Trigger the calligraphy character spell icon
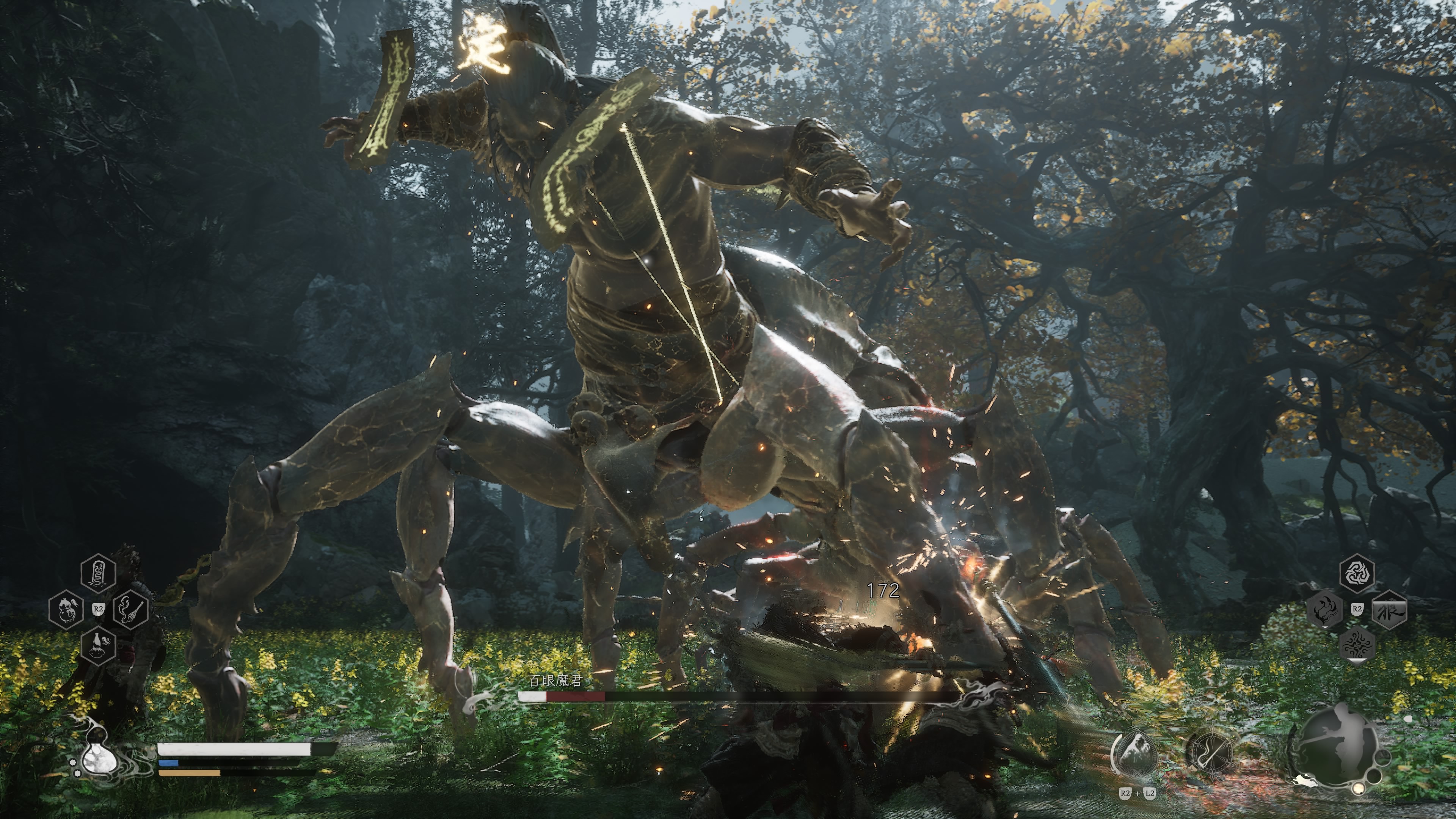This screenshot has width=1456, height=819. click(1389, 609)
